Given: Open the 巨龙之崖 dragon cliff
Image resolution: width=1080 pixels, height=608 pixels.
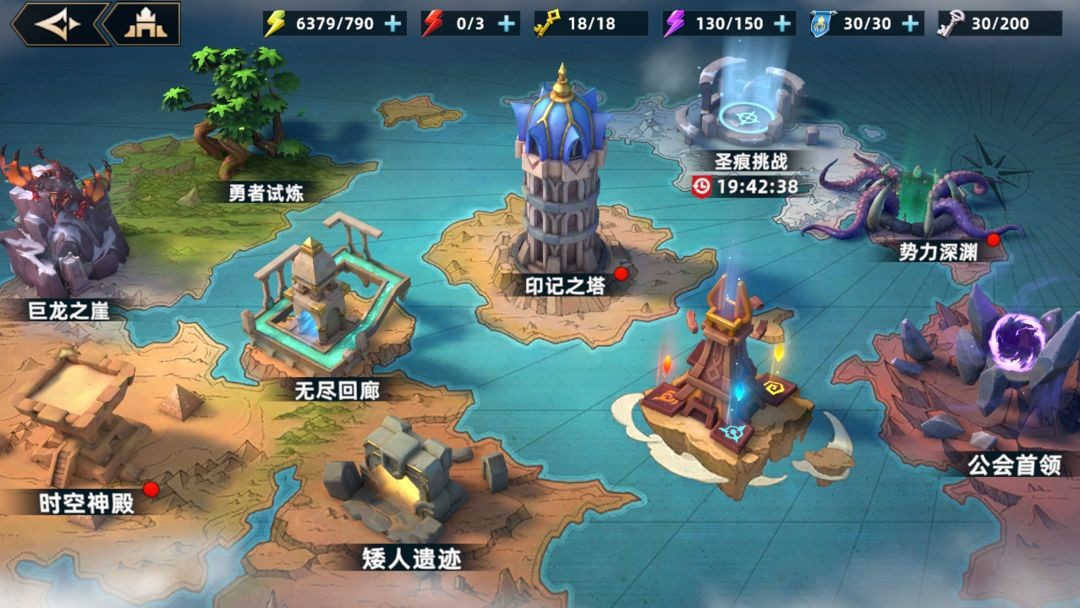Looking at the screenshot, I should (x=62, y=230).
